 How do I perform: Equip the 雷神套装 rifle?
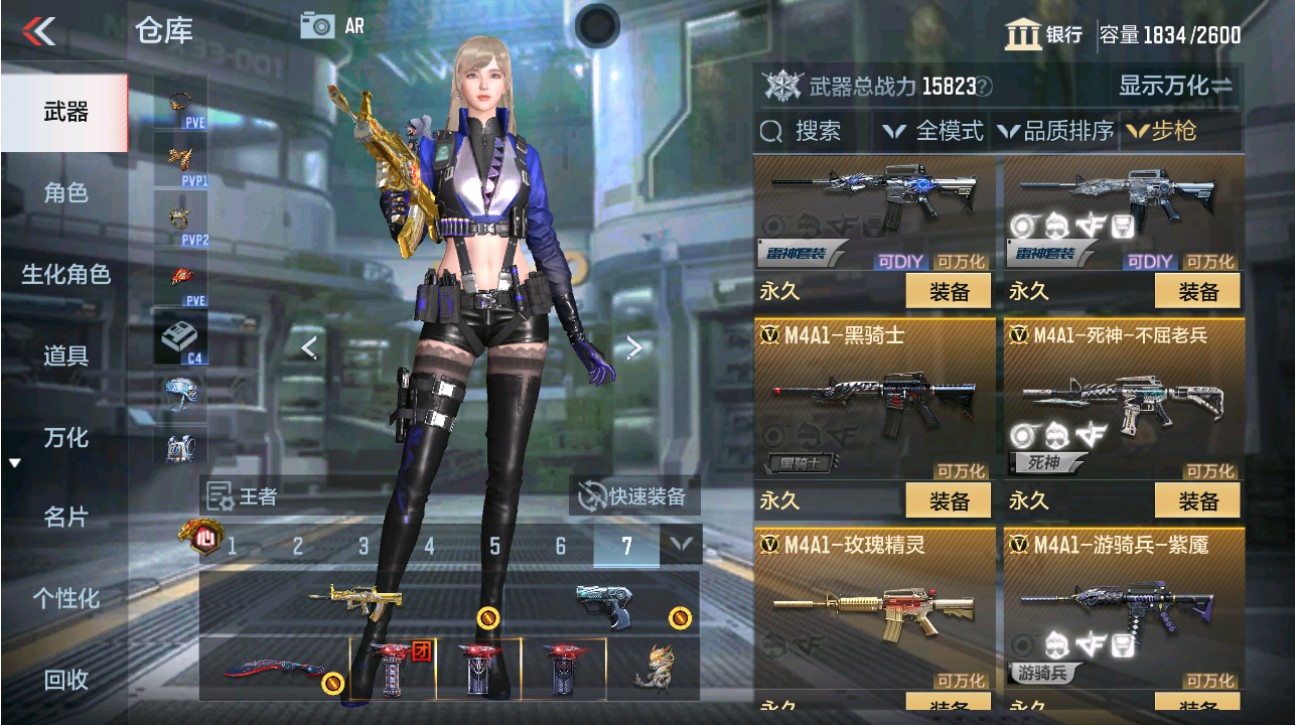pyautogui.click(x=947, y=292)
